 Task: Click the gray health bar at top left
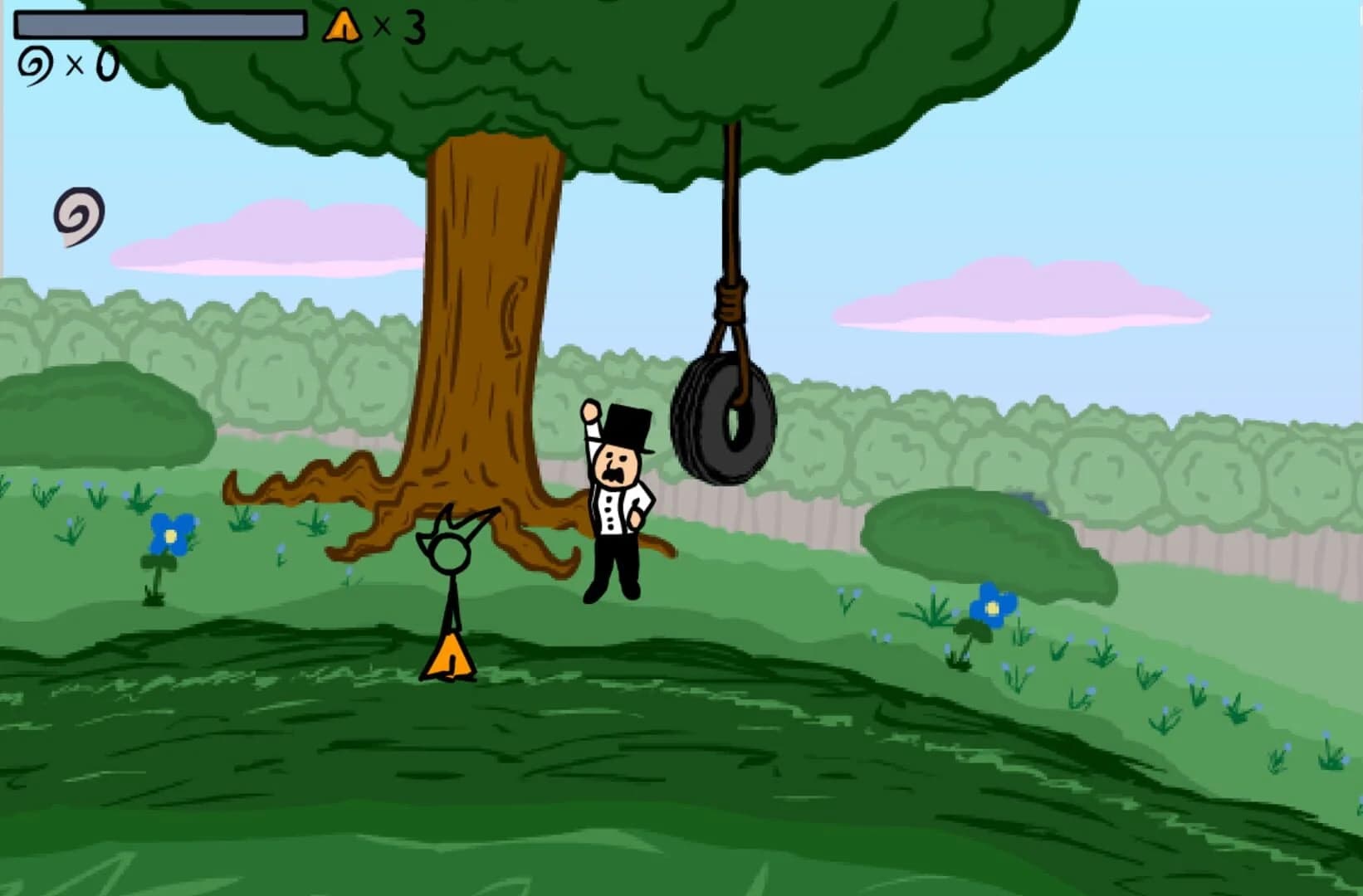[x=158, y=25]
